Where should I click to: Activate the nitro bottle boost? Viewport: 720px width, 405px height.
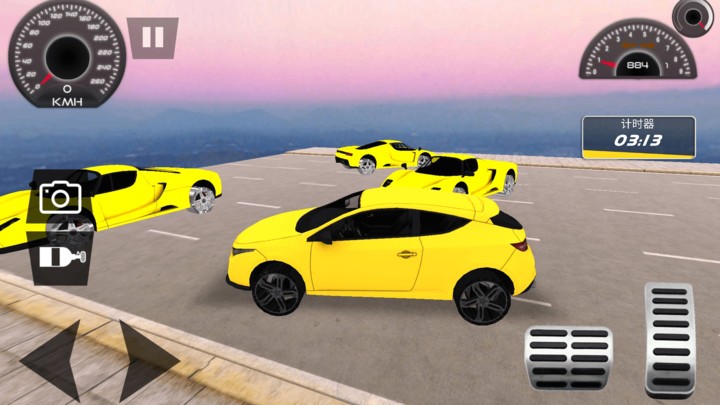[60, 257]
